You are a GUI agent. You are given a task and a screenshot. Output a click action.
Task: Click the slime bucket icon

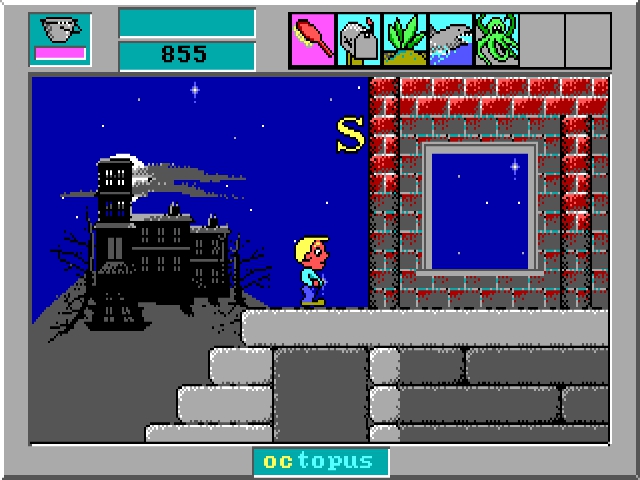click(60, 39)
